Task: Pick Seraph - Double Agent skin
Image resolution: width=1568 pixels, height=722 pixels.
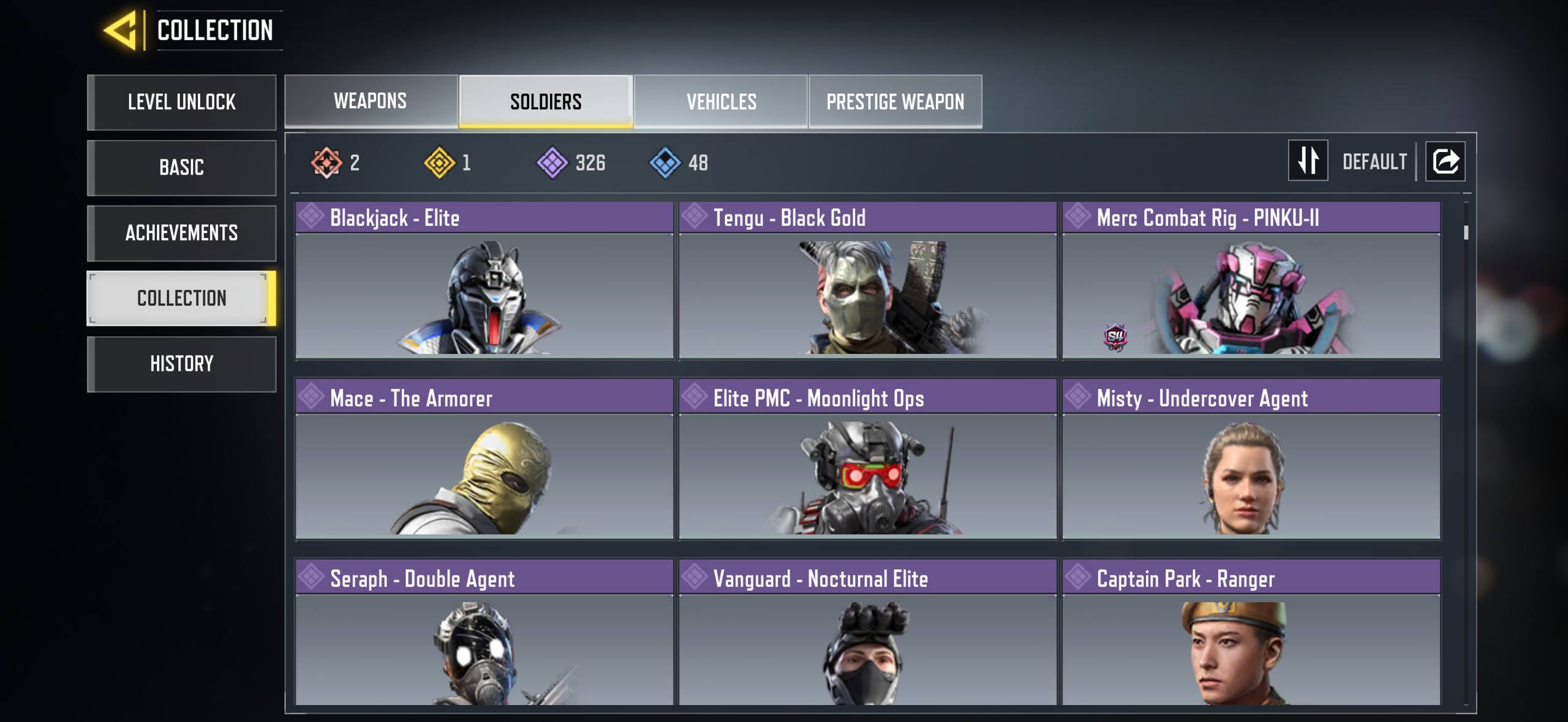Action: click(x=484, y=633)
